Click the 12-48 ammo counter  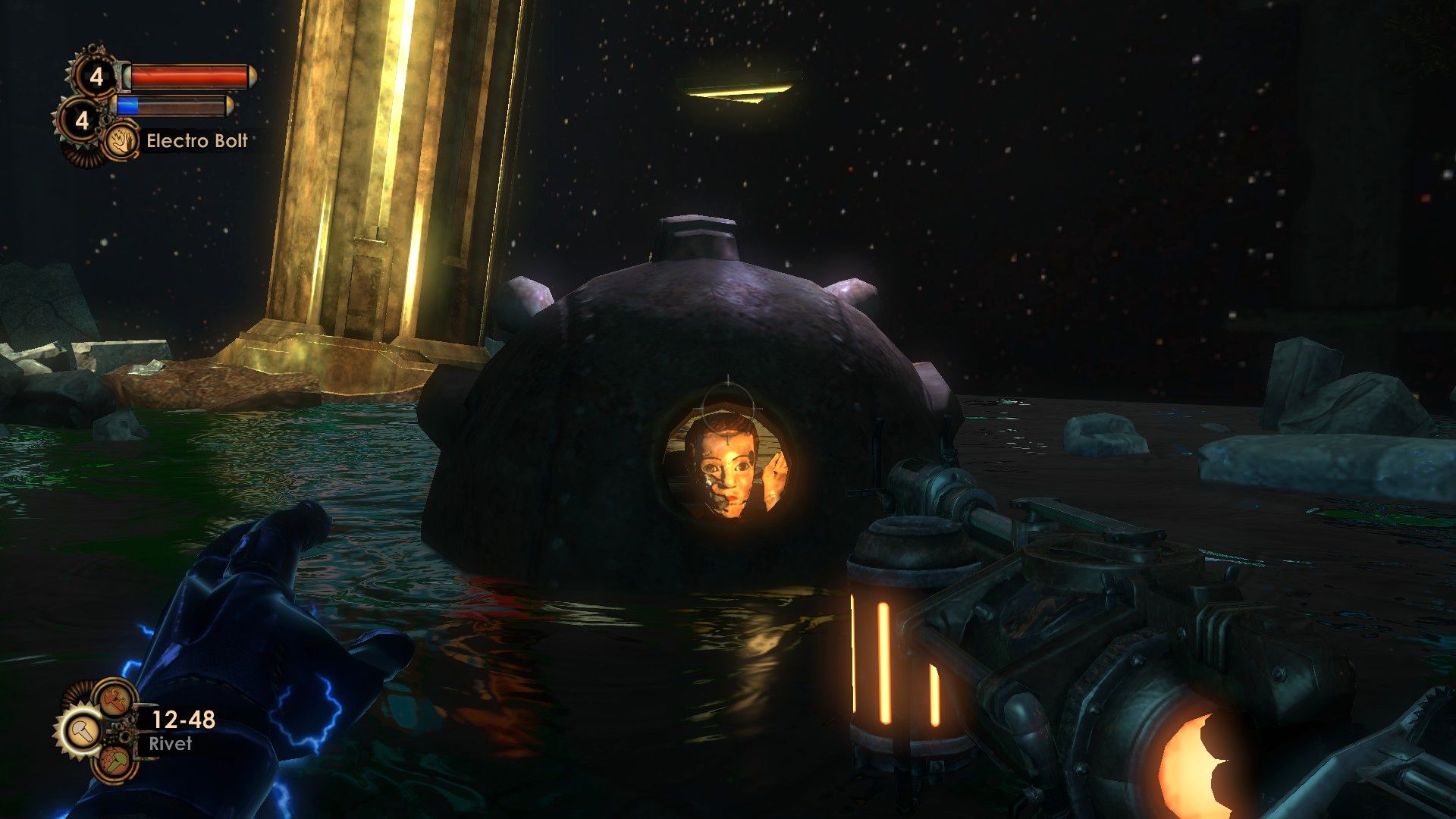[x=184, y=719]
